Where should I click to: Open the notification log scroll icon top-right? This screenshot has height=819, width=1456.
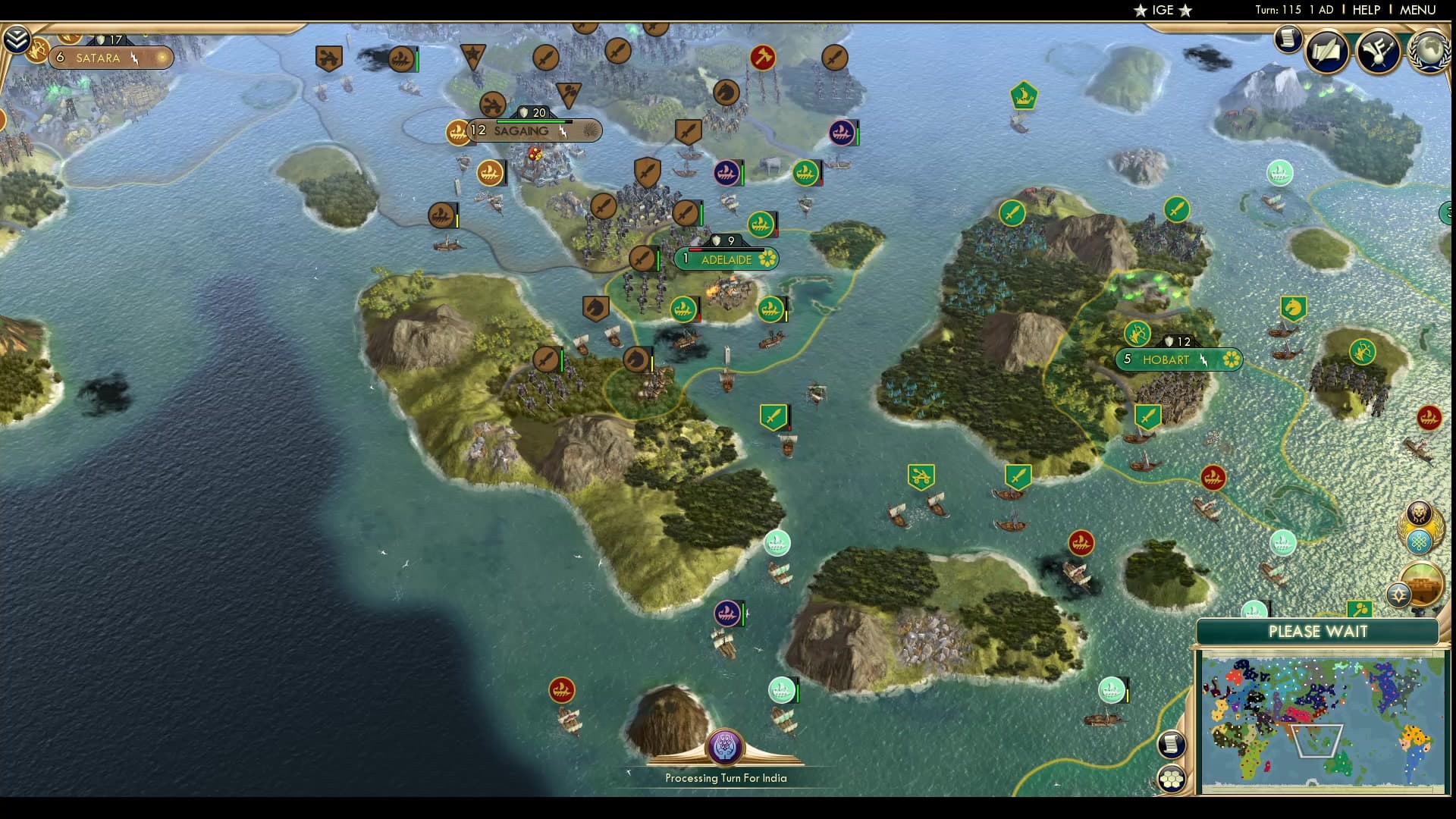tap(1287, 38)
